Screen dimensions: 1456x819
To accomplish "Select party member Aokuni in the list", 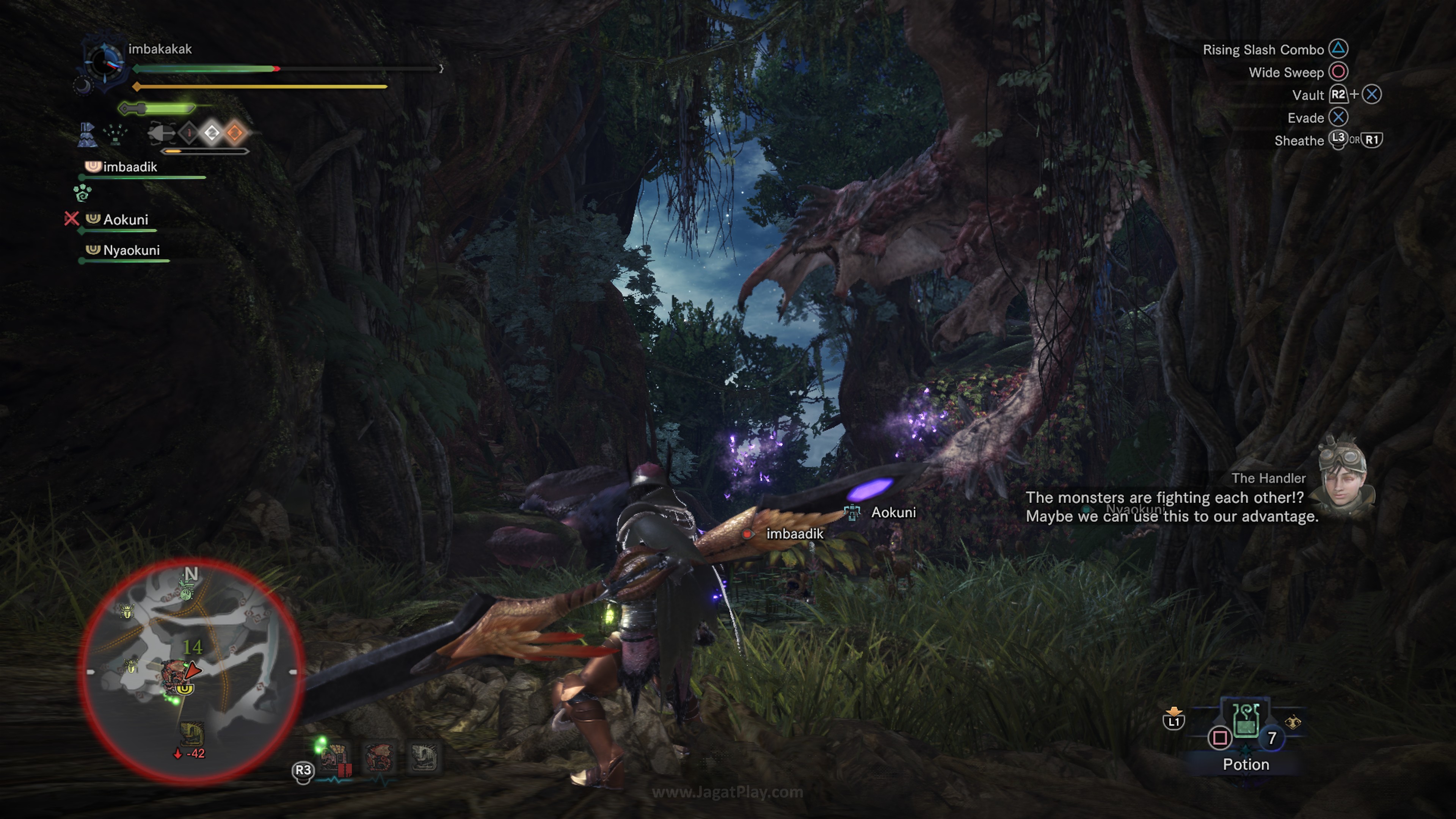I will click(125, 220).
